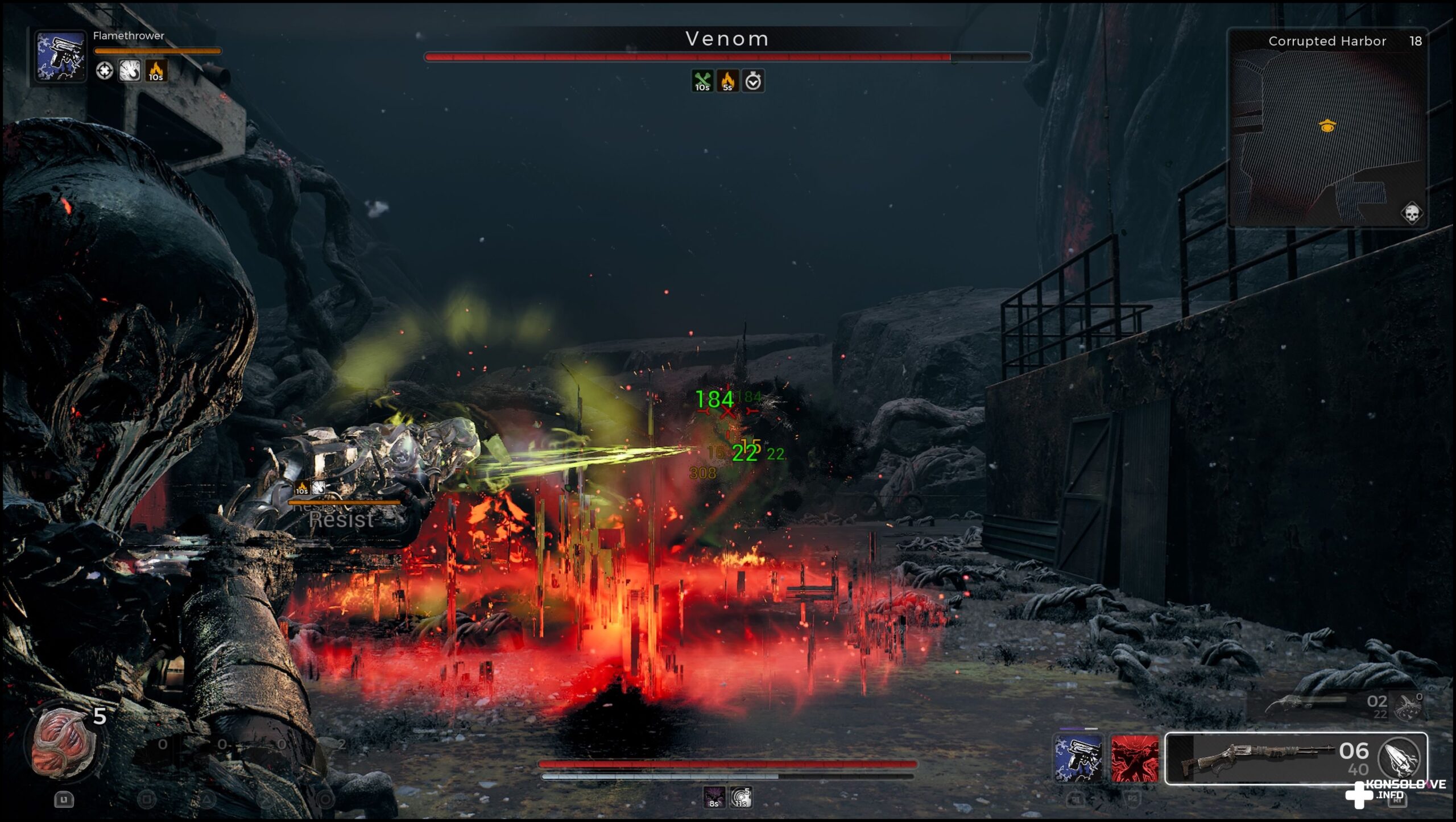Viewport: 1456px width, 822px height.
Task: Click the crosshair status icon beside the portrait
Action: pos(104,71)
